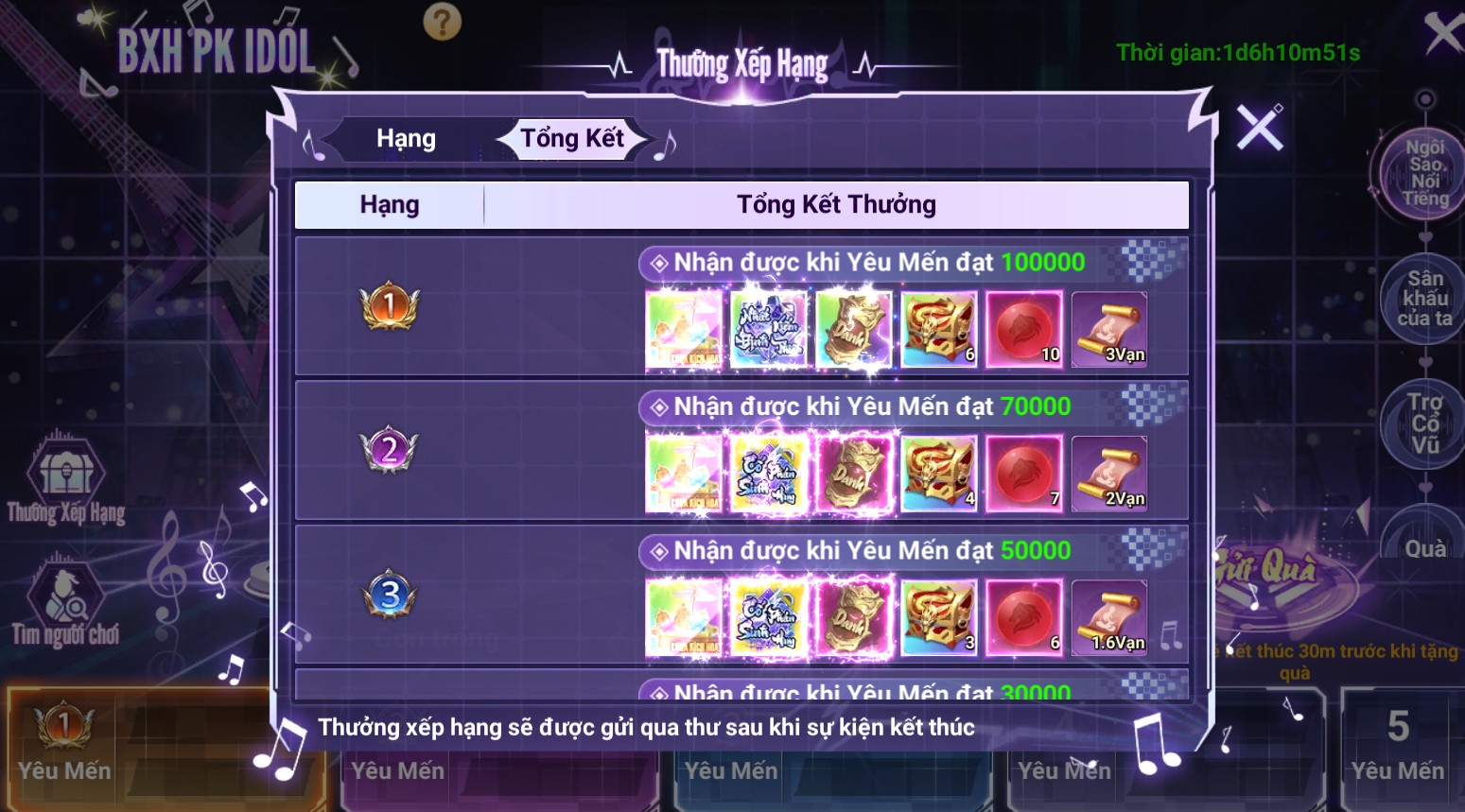Viewport: 1465px width, 812px height.
Task: Inspect rank 3 scroll reward 1.6Vạn
Action: coord(1109,618)
